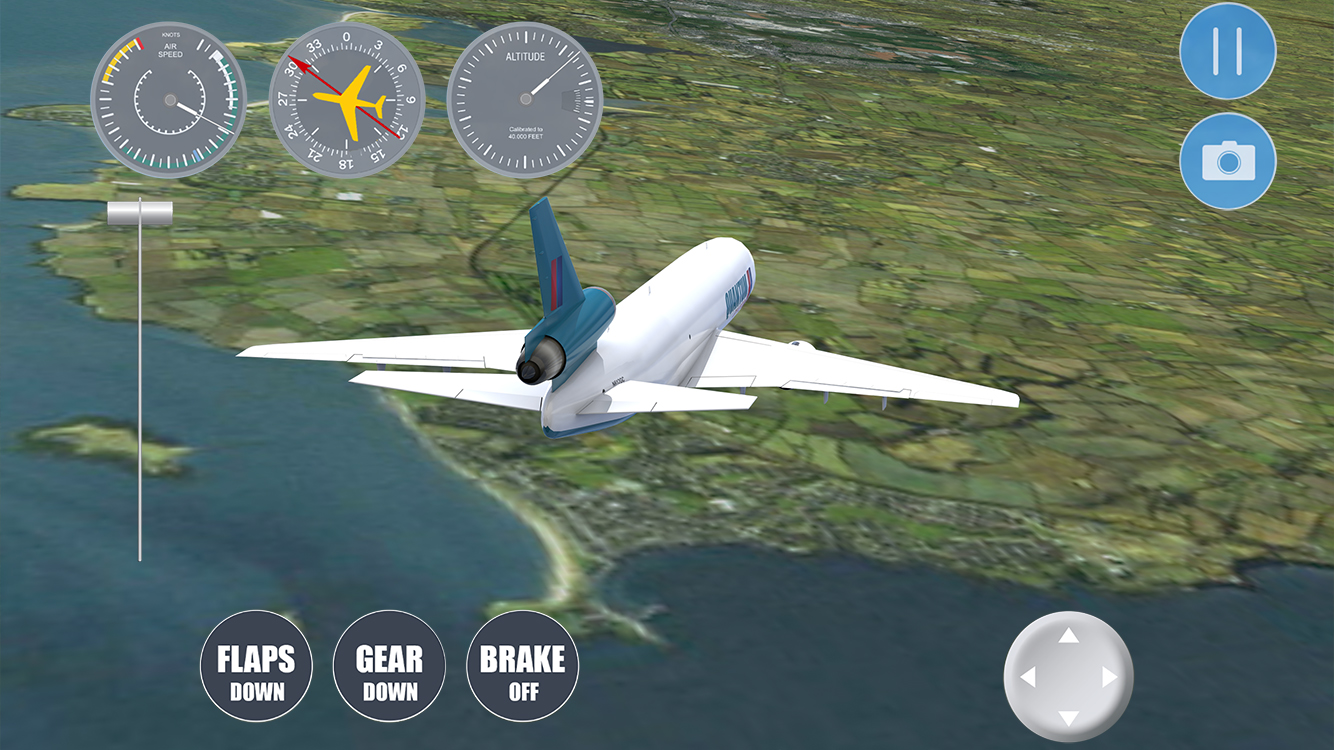The image size is (1334, 750).
Task: Toggle the Gear Down button
Action: [389, 666]
